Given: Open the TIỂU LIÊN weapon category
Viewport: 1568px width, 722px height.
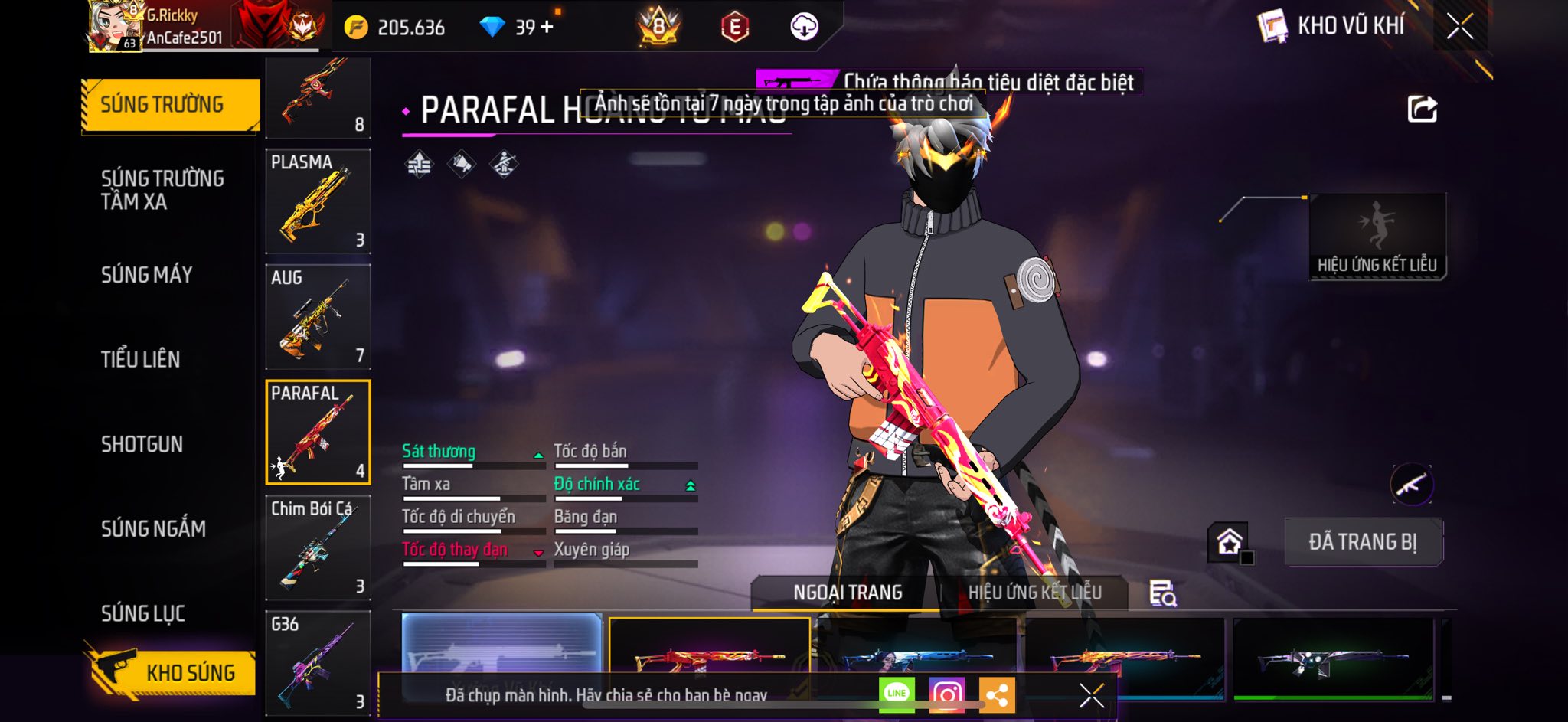Looking at the screenshot, I should (140, 359).
